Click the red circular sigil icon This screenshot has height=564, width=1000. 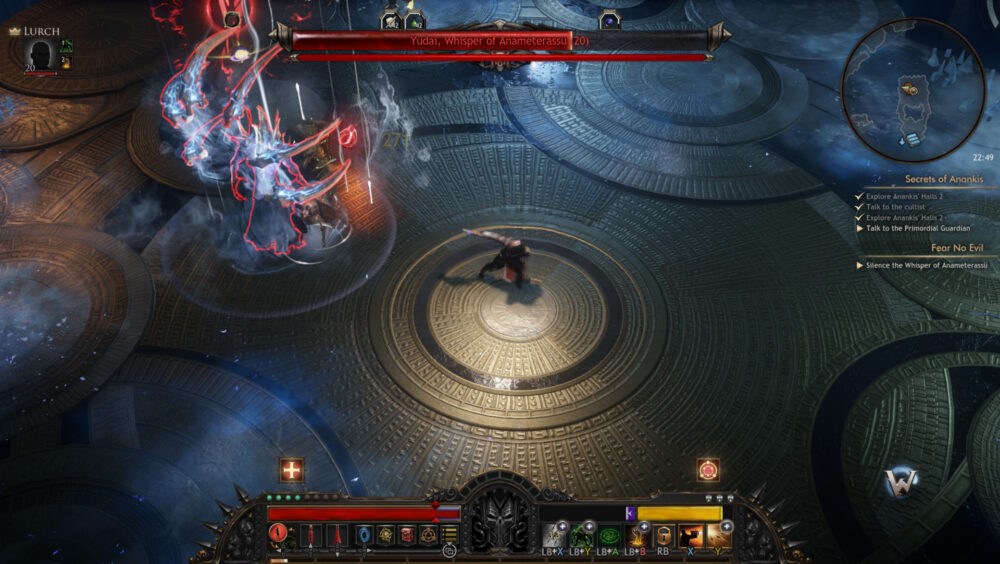[708, 470]
